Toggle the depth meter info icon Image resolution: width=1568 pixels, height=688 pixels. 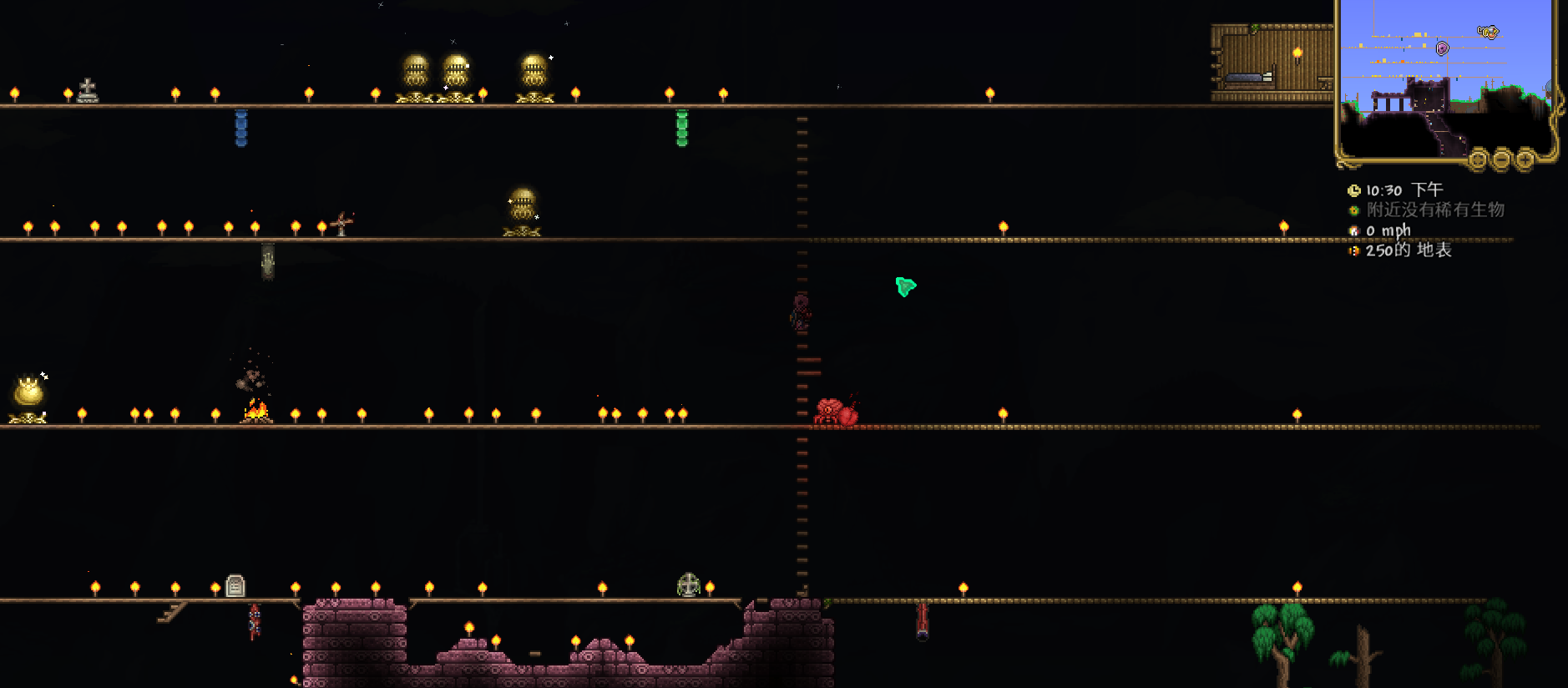(1353, 250)
